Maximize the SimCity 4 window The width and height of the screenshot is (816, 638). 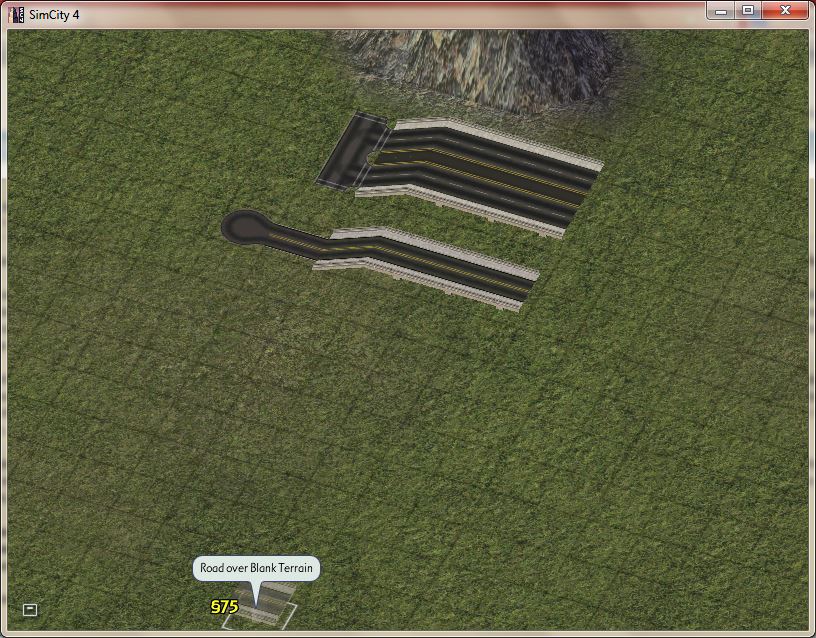[x=747, y=10]
